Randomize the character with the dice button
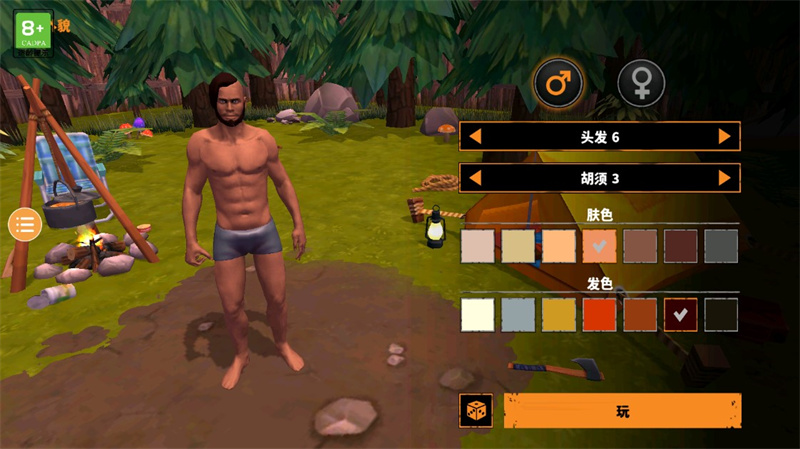Viewport: 800px width, 449px height. pyautogui.click(x=476, y=411)
